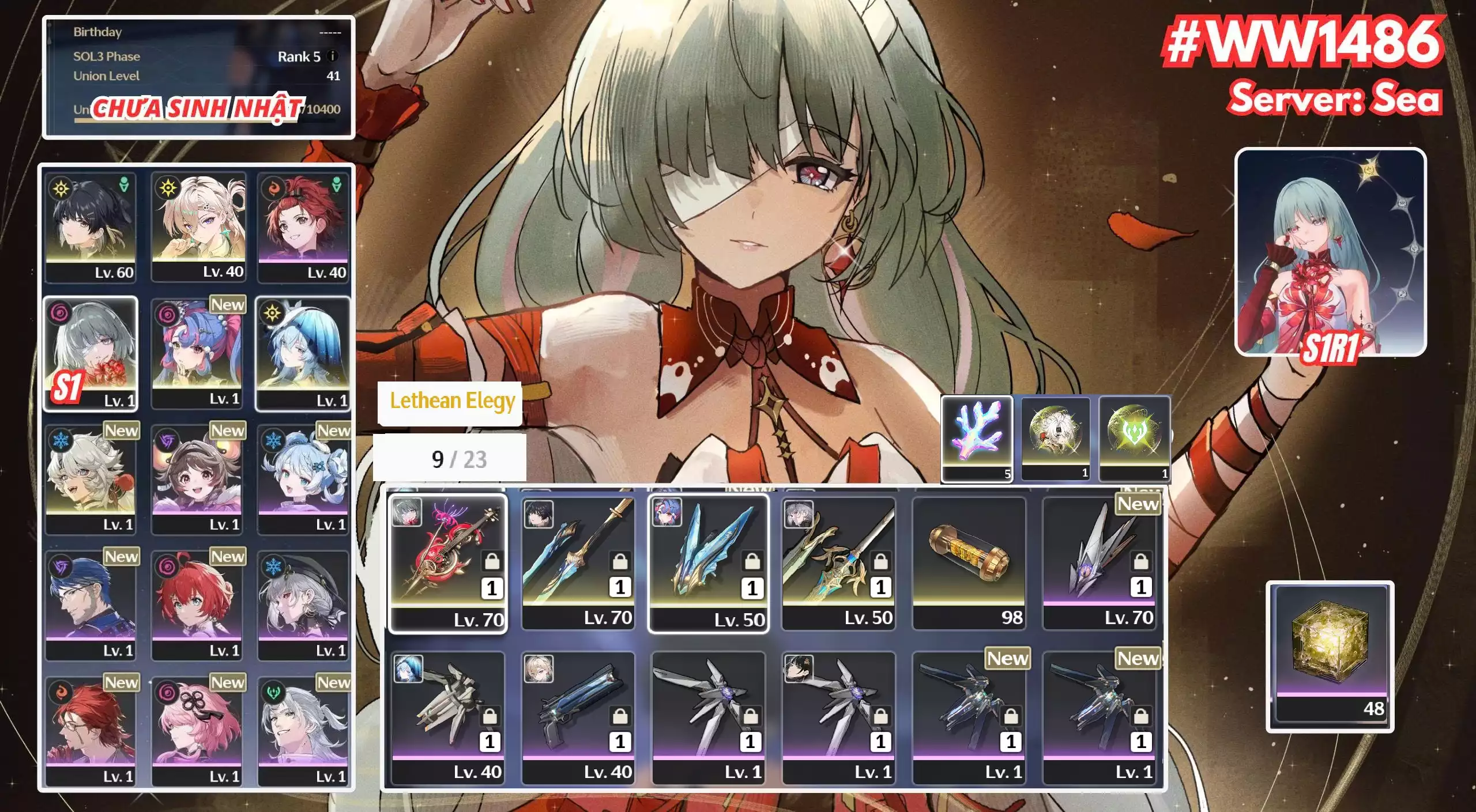Image resolution: width=1476 pixels, height=812 pixels.
Task: Select the Glacio snowflake icon on the white-haired Lv. 1 character
Action: point(60,440)
